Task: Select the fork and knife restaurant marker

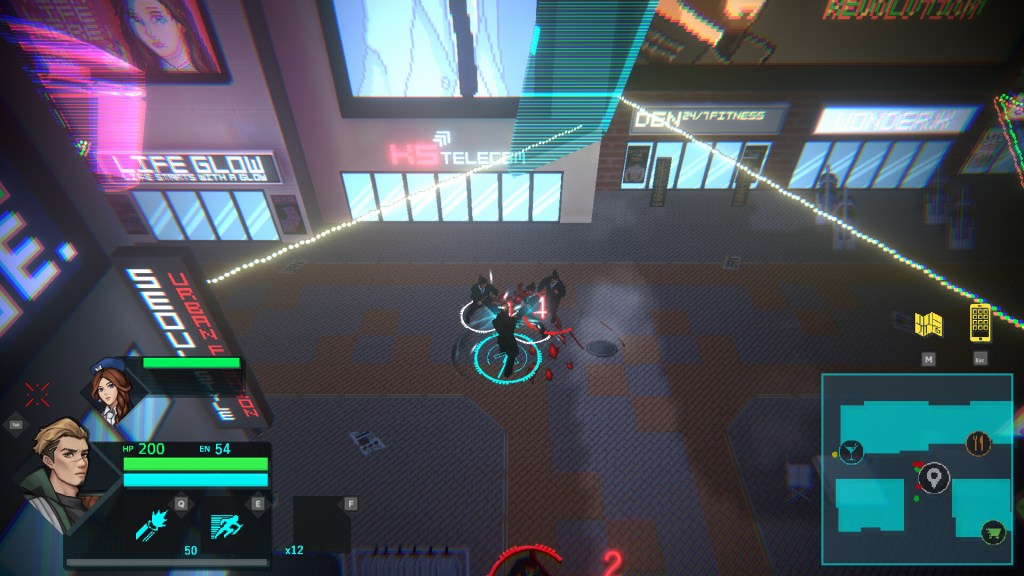Action: point(978,444)
